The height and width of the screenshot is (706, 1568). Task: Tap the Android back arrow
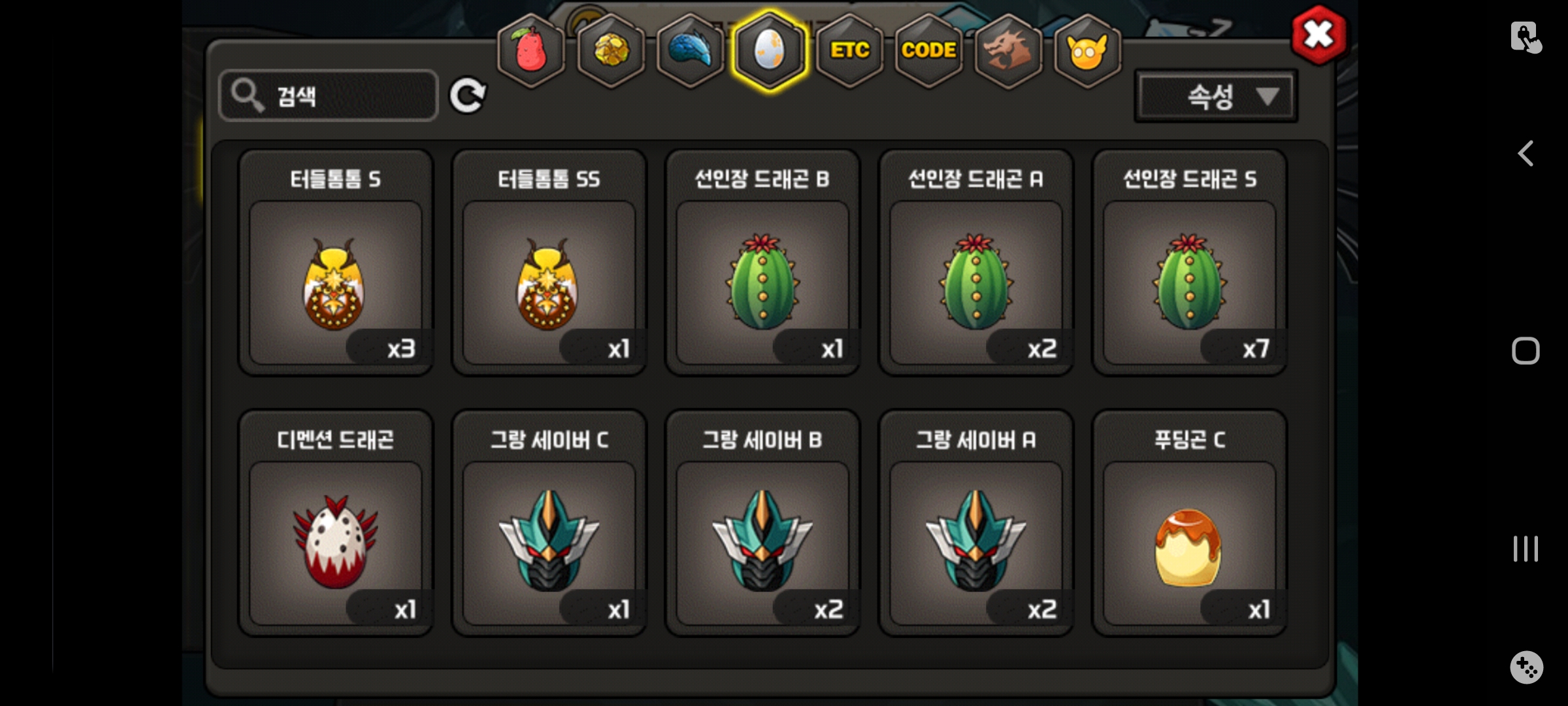1526,154
